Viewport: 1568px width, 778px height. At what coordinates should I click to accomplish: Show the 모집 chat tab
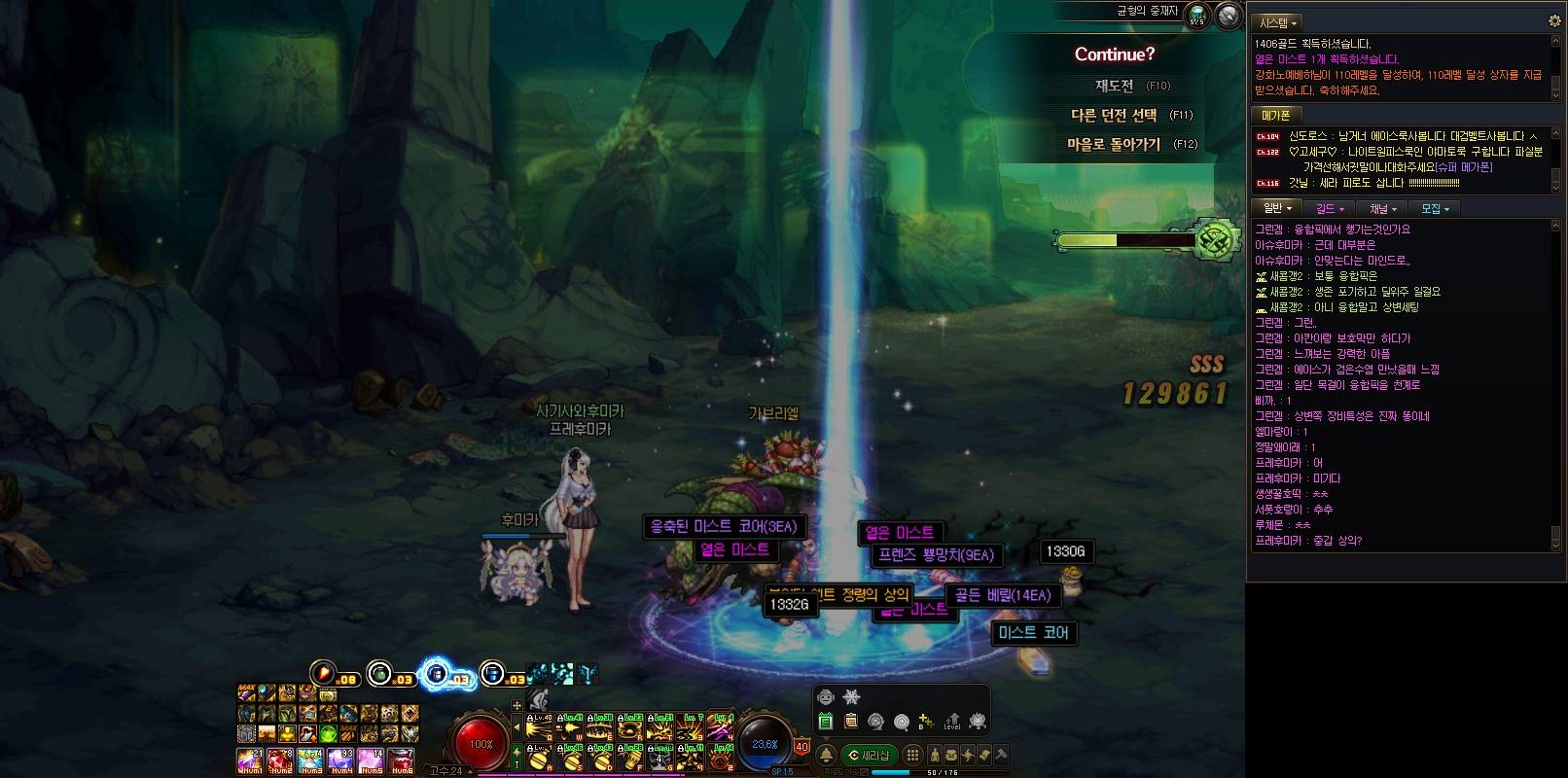(x=1435, y=208)
